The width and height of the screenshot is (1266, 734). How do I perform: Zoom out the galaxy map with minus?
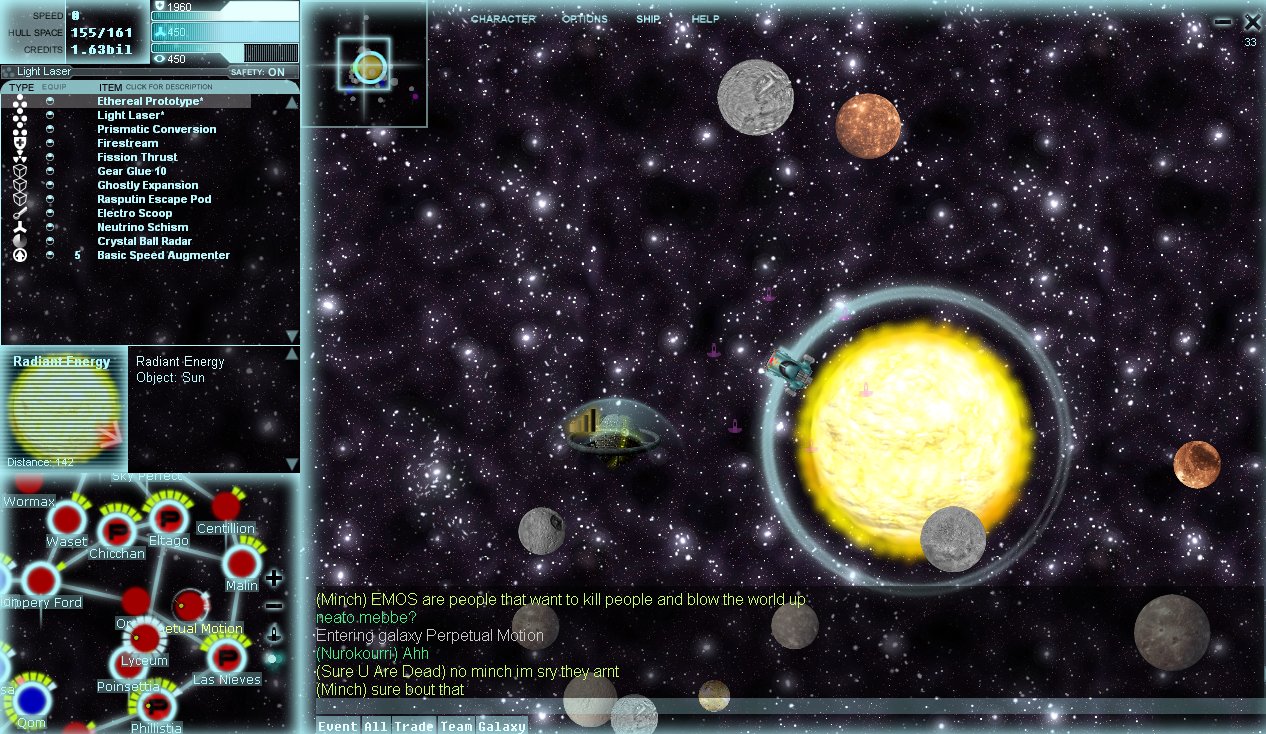click(274, 606)
